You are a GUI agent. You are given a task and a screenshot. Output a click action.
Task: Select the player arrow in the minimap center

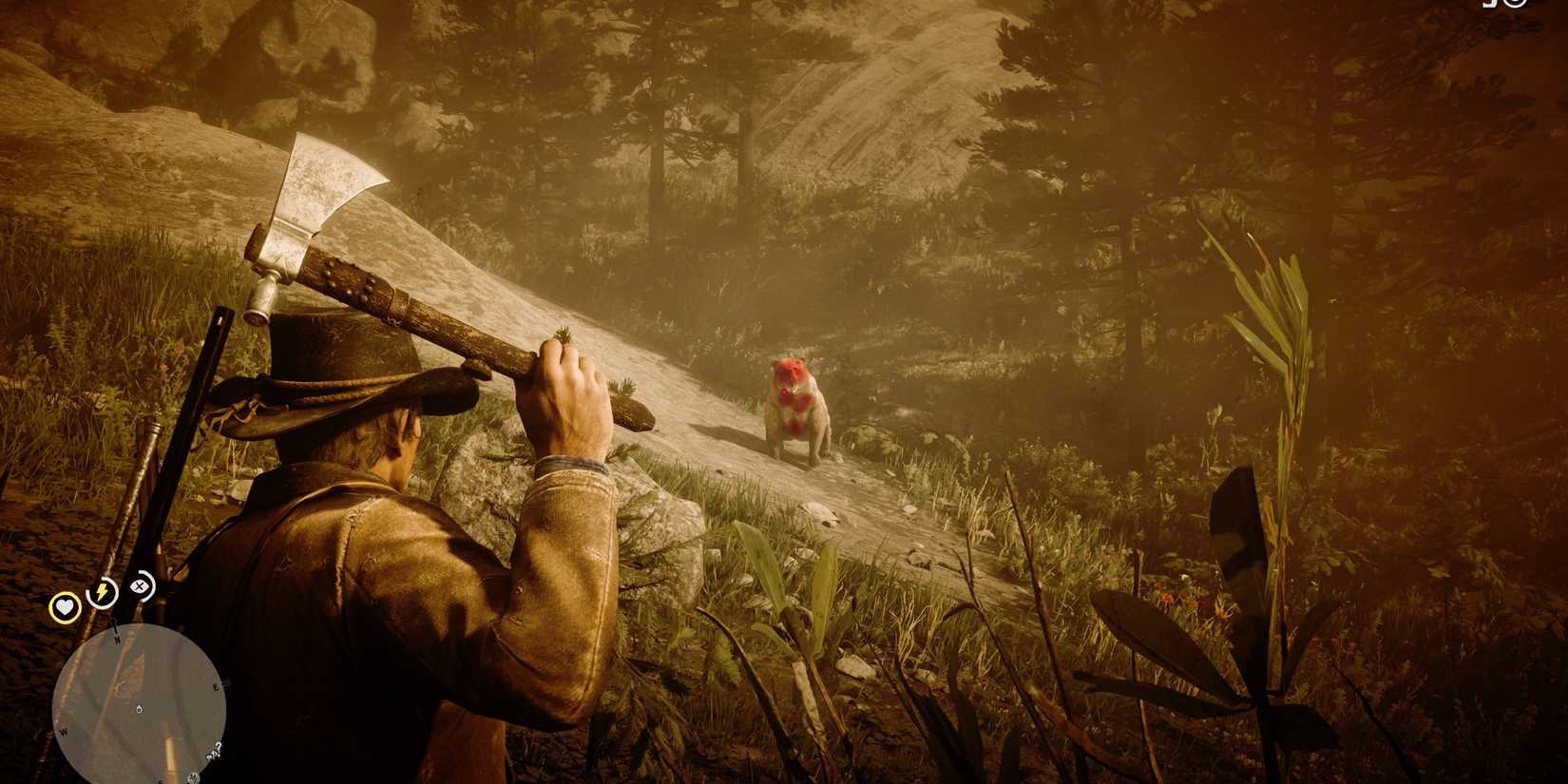click(139, 708)
